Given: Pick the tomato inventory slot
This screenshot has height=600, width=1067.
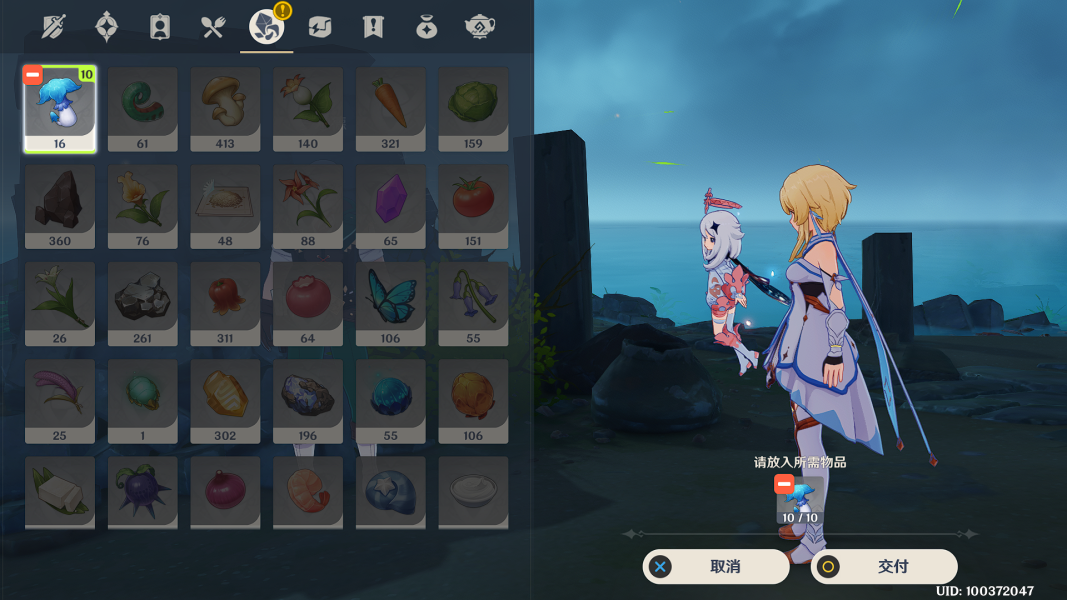Looking at the screenshot, I should tap(473, 207).
